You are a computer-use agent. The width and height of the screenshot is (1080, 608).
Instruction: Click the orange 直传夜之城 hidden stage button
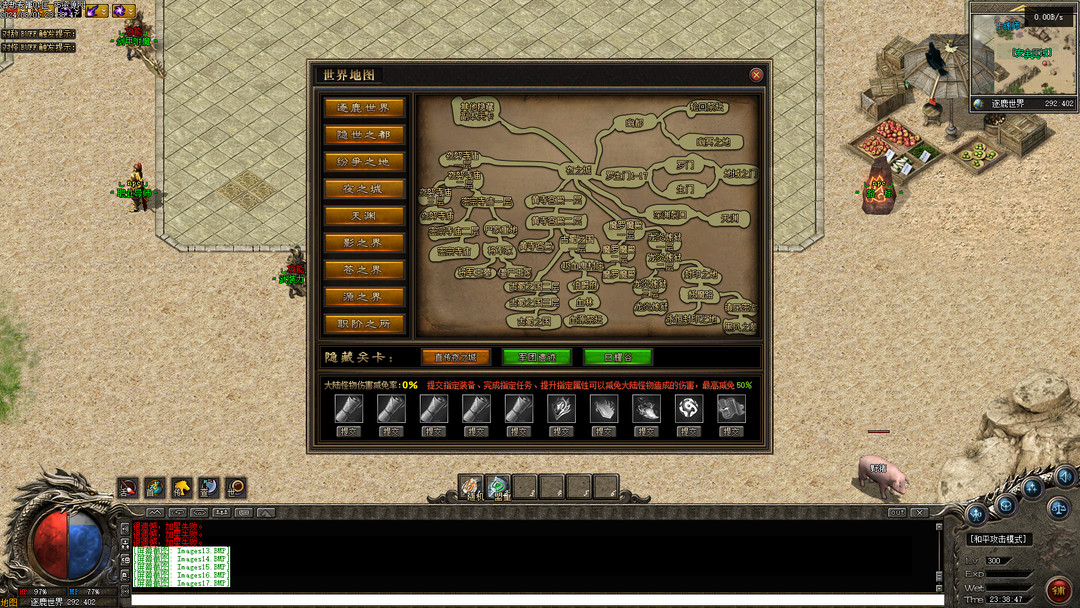[456, 357]
